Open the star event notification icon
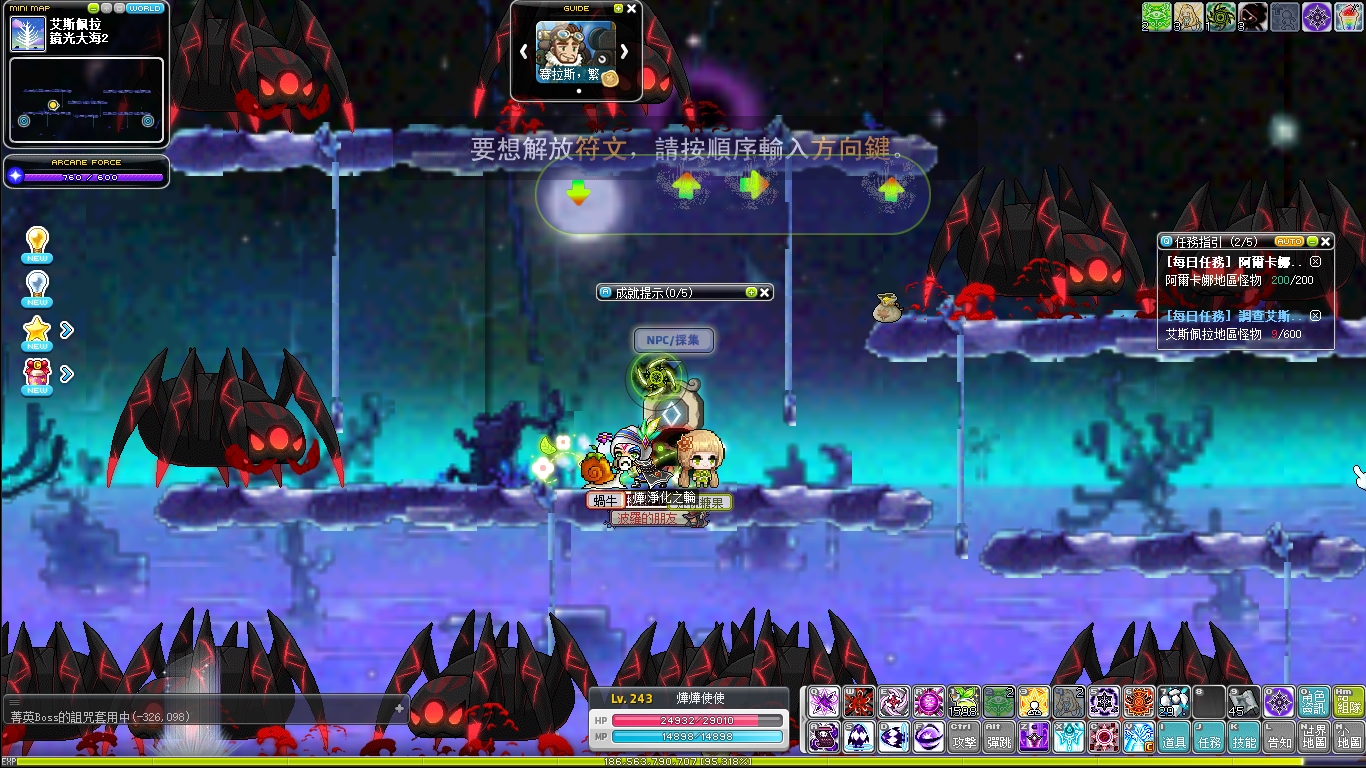 [x=37, y=330]
